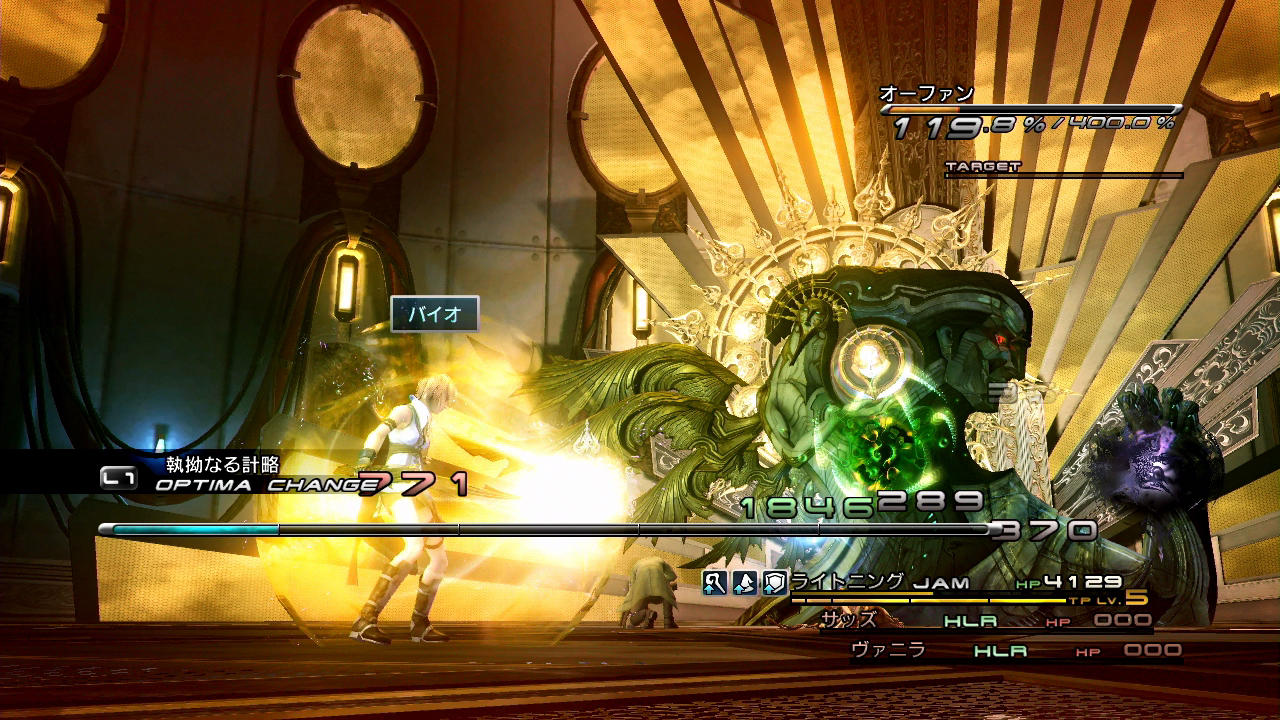Click the shield buff status icon
The height and width of the screenshot is (720, 1280).
pyautogui.click(x=775, y=583)
